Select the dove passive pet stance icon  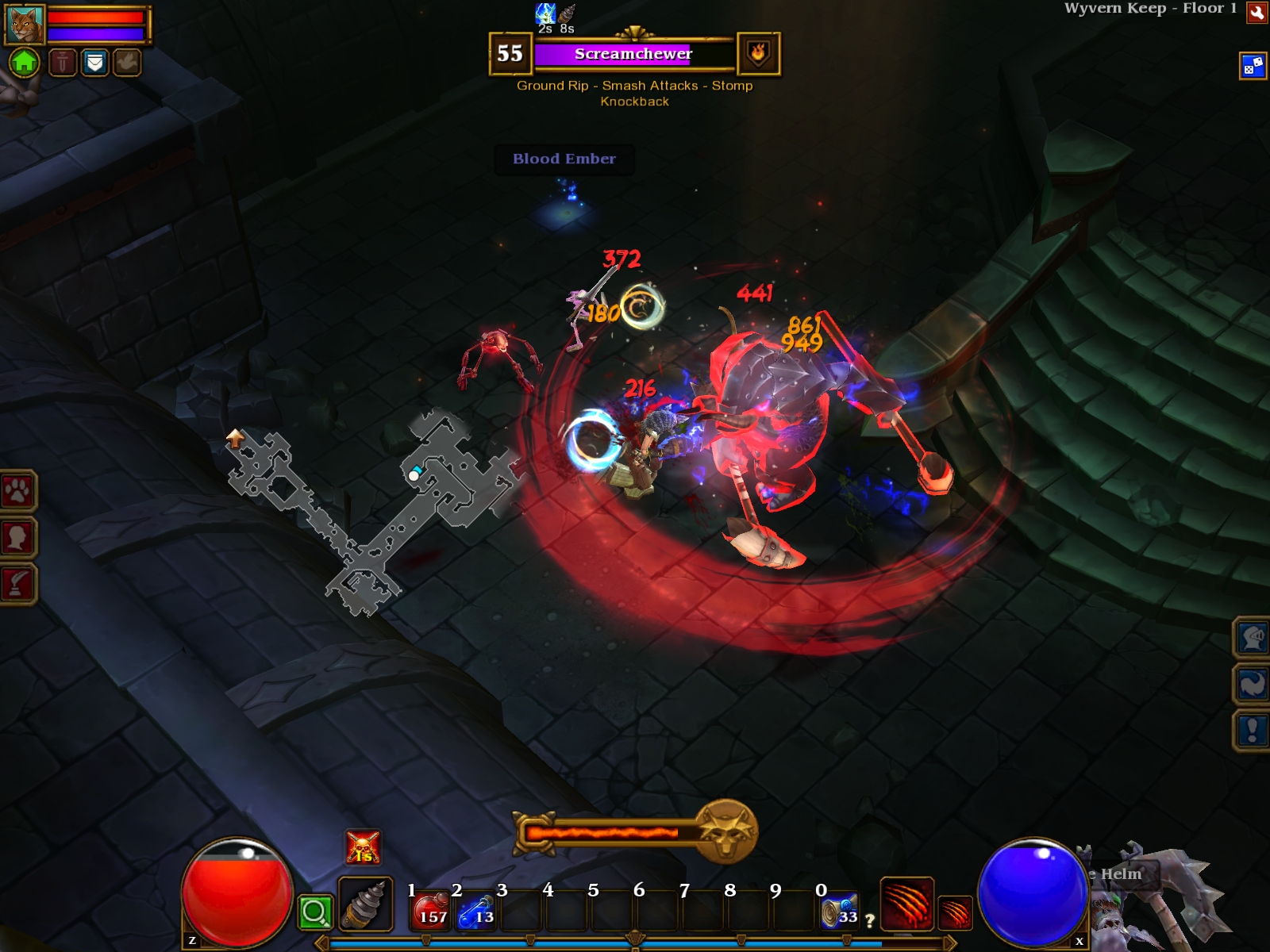point(126,62)
